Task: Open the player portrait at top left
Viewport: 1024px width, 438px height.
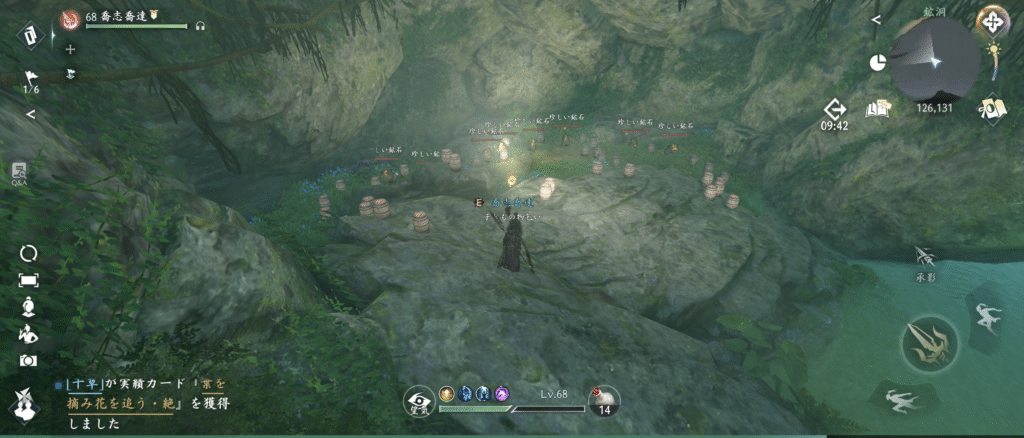Action: click(71, 17)
